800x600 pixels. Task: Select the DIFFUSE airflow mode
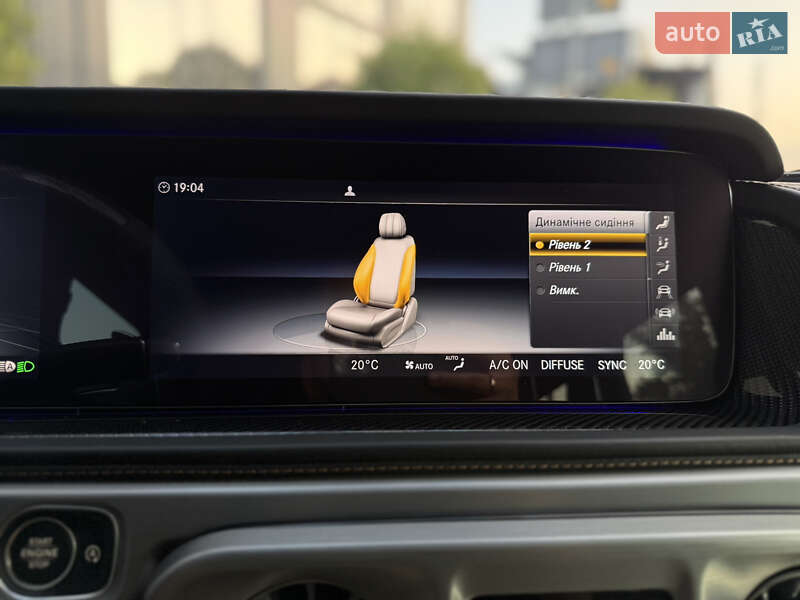coord(562,365)
